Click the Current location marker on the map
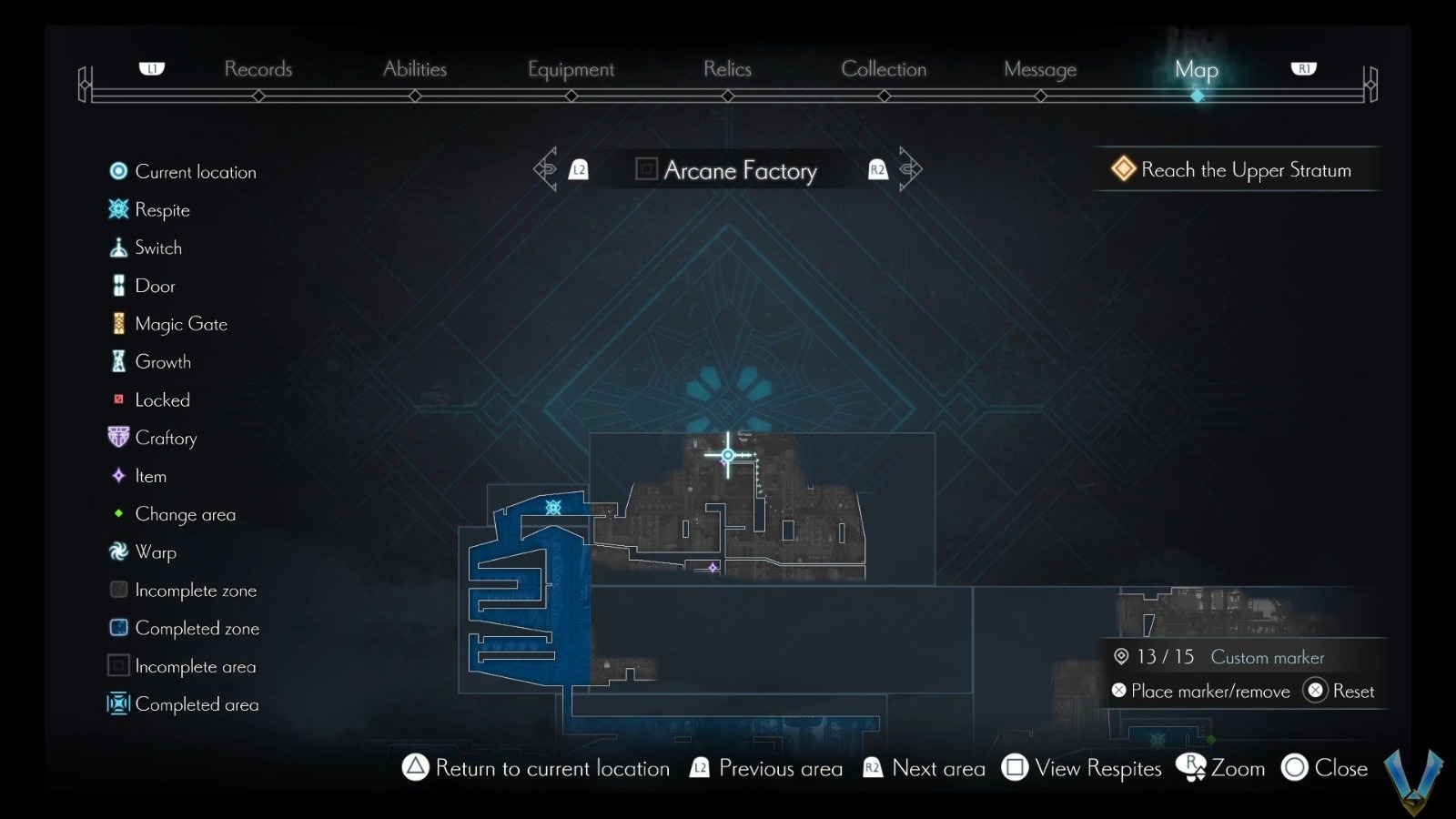 [x=728, y=455]
